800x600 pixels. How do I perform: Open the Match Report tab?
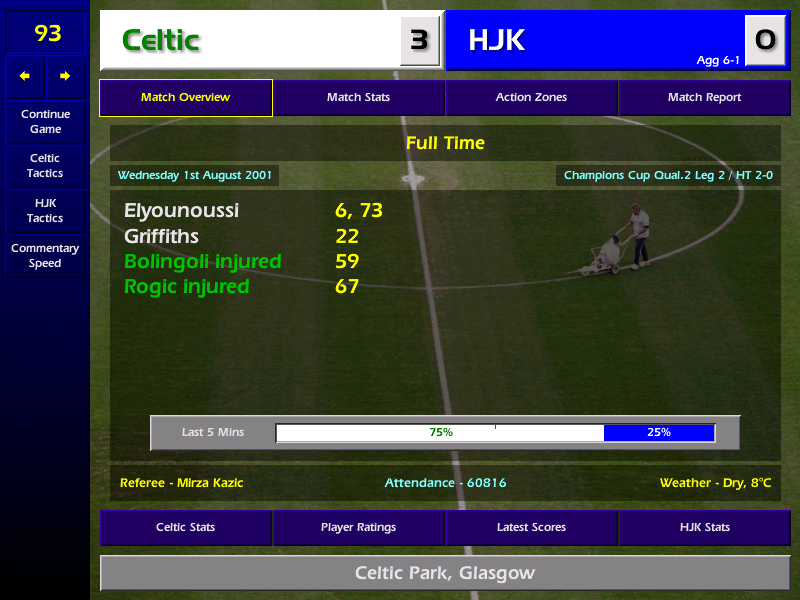coord(704,98)
